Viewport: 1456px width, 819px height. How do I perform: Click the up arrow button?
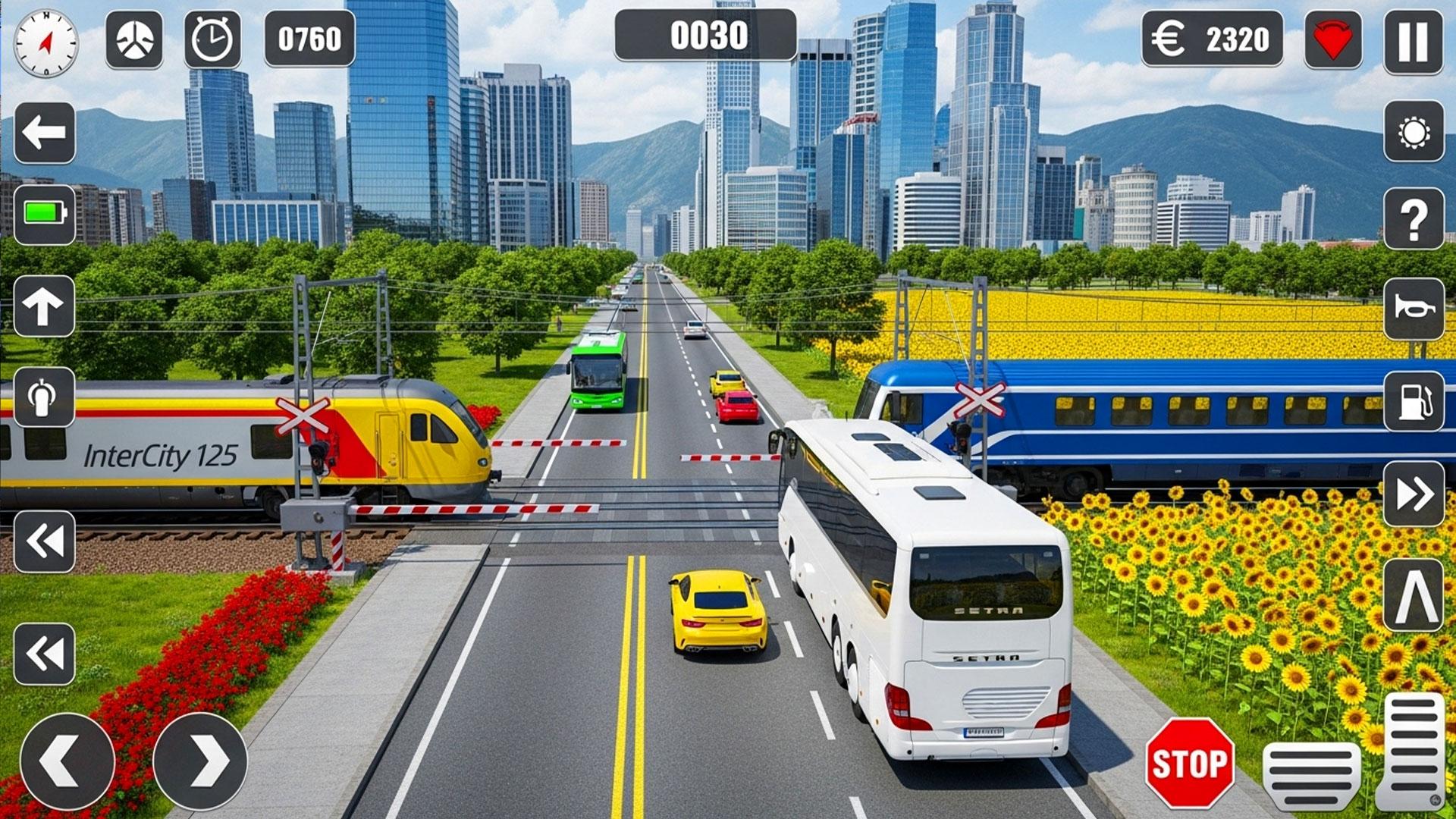tap(44, 306)
